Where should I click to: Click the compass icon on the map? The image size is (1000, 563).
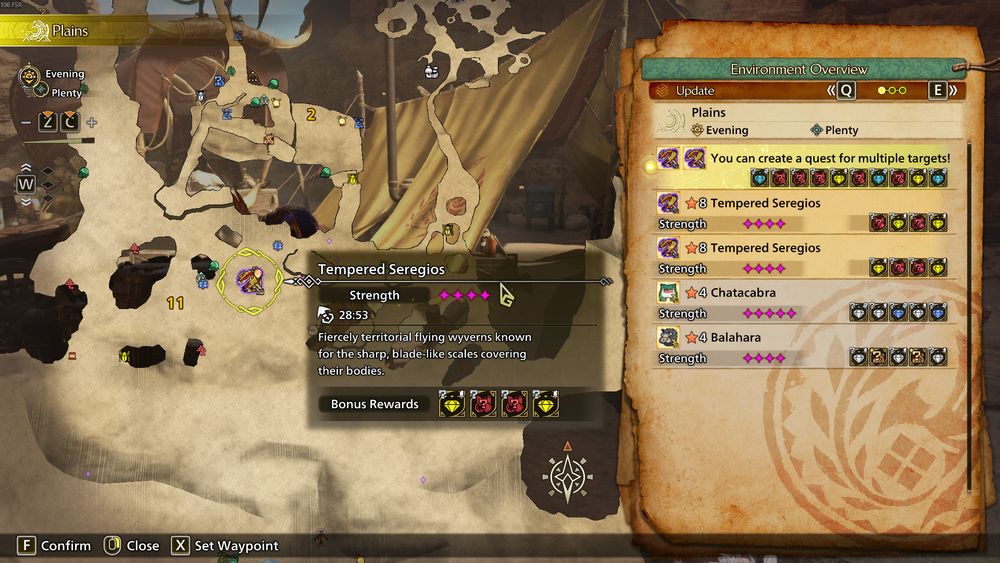(568, 473)
